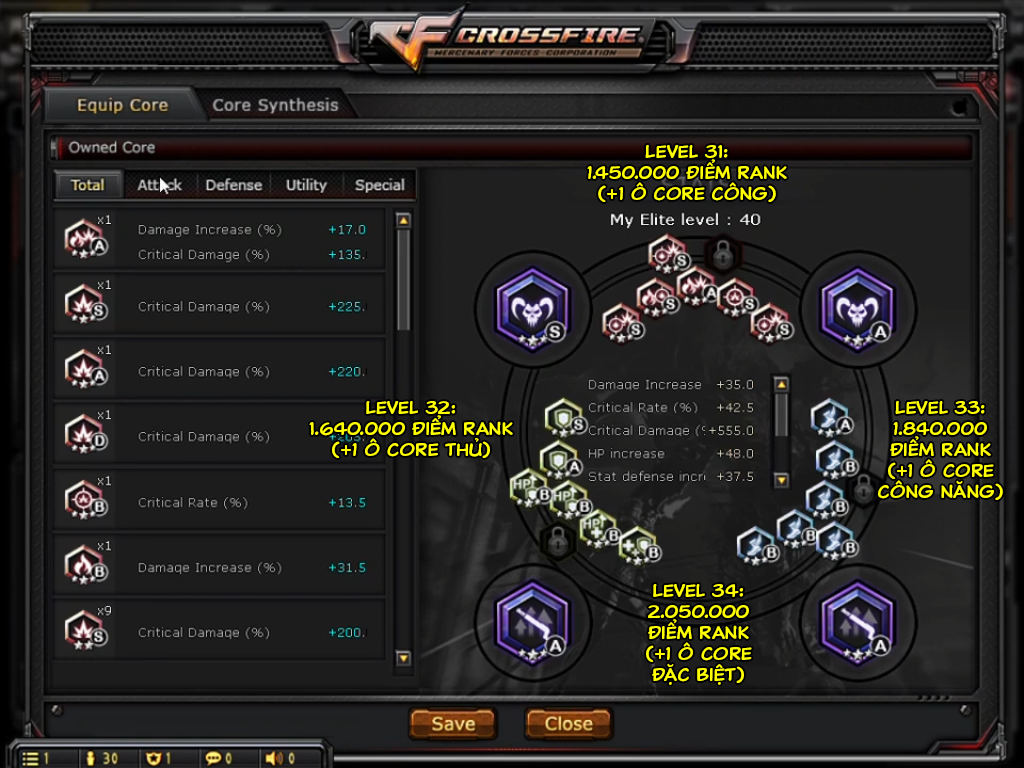Choose the Damage Increase +31.5 core row
This screenshot has height=768, width=1024.
pyautogui.click(x=220, y=567)
